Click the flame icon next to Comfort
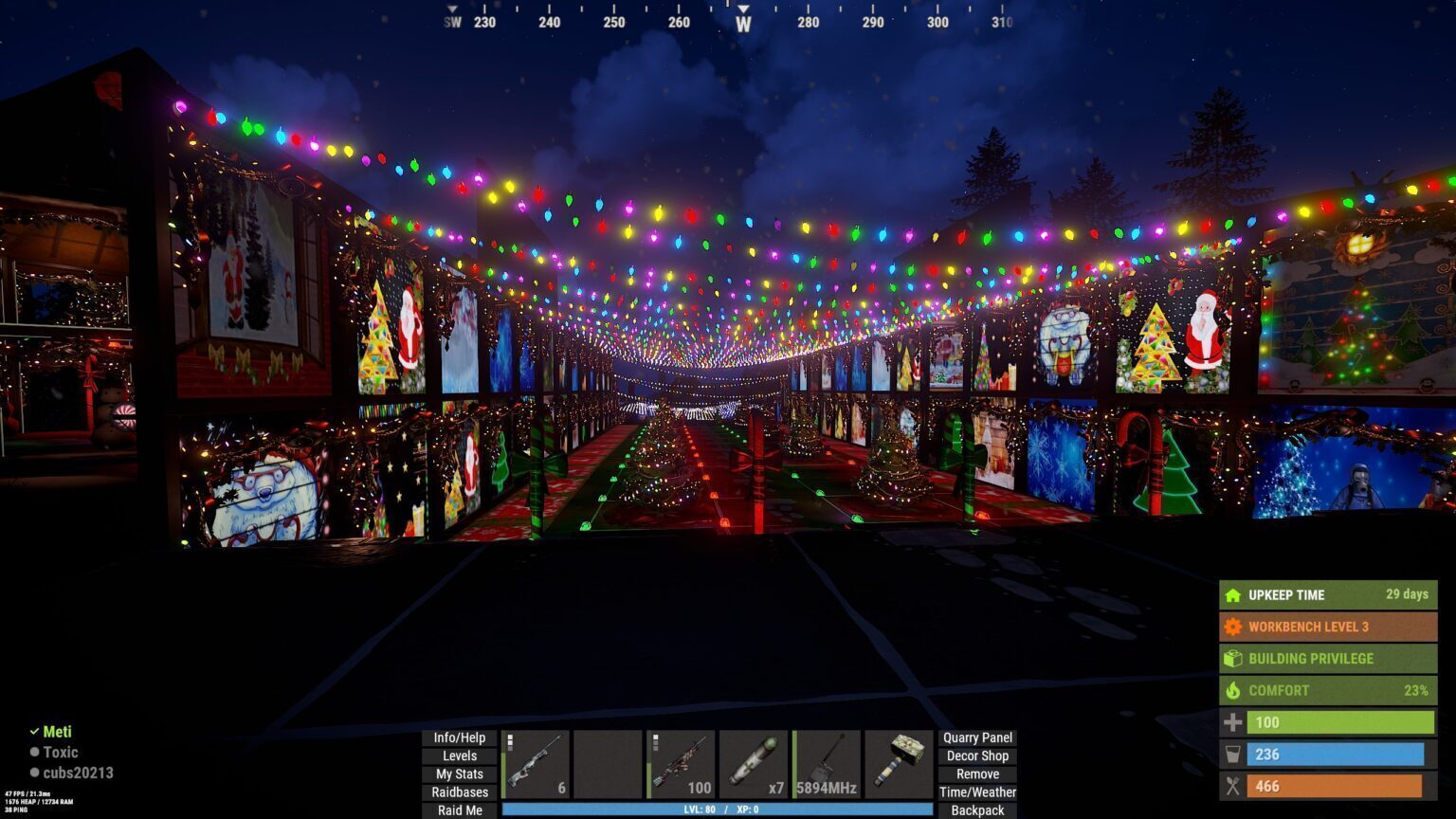This screenshot has width=1456, height=819. (1233, 690)
